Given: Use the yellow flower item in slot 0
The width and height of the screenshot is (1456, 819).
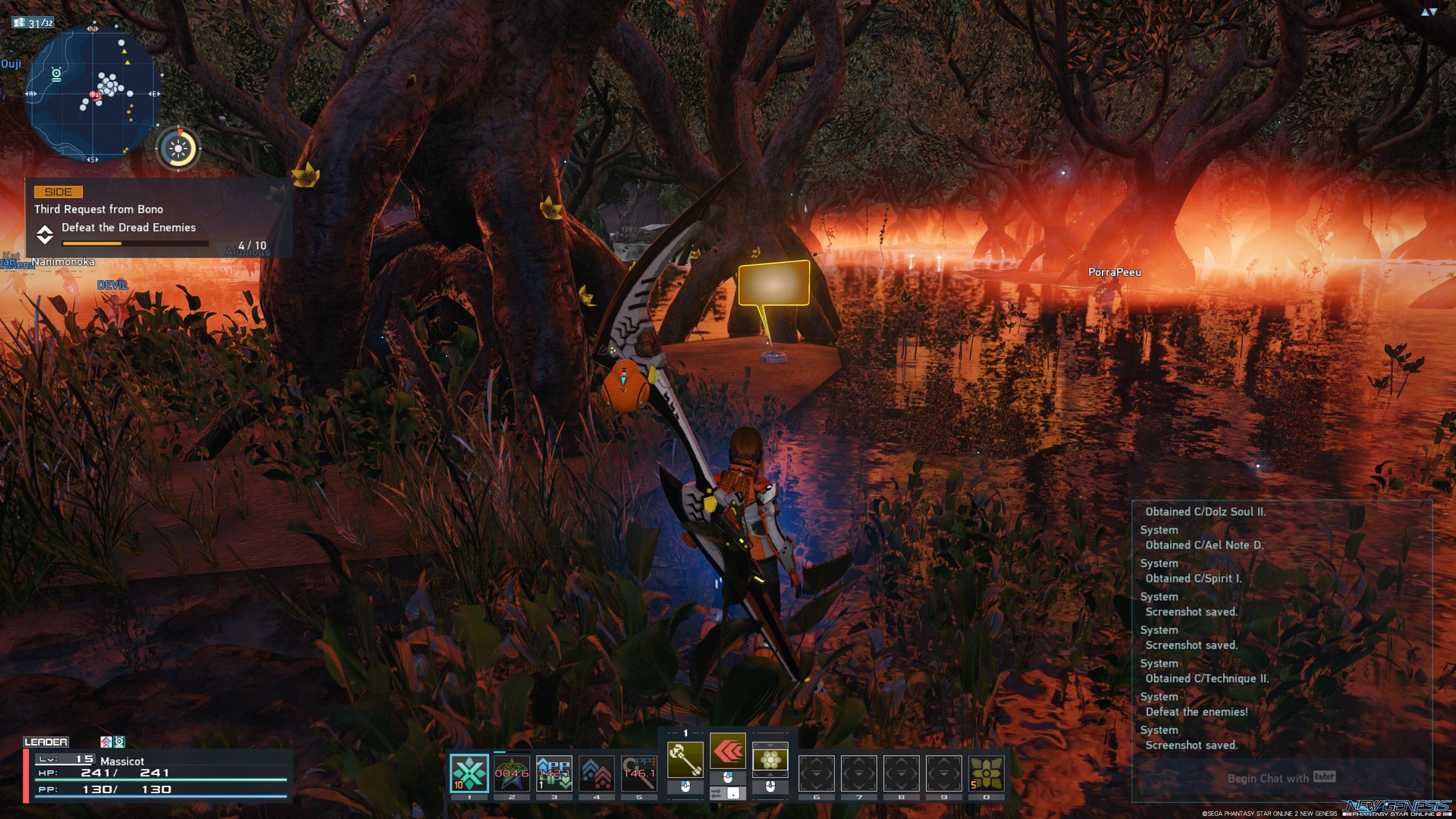Looking at the screenshot, I should [986, 773].
